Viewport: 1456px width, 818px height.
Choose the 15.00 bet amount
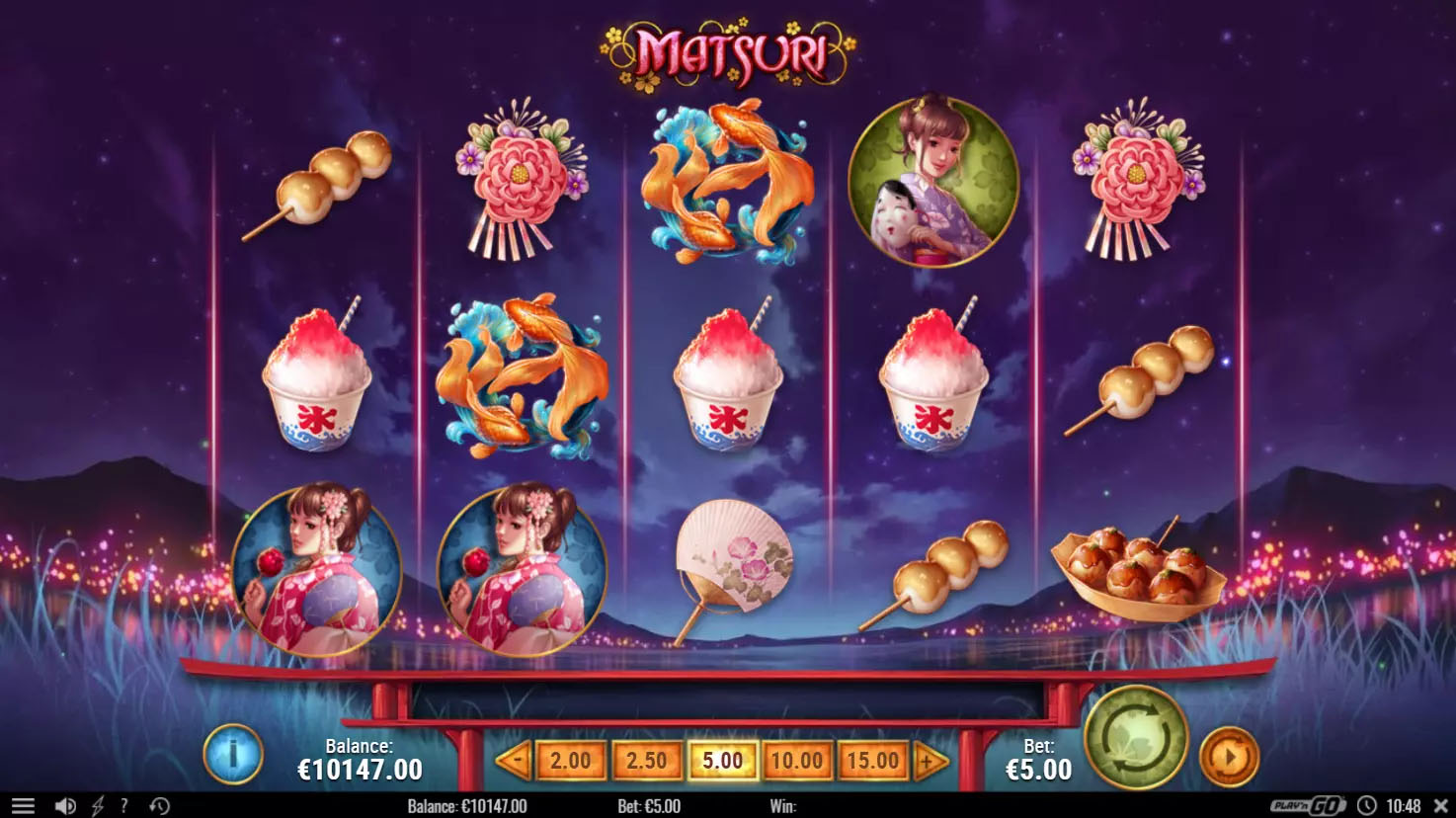click(x=872, y=761)
